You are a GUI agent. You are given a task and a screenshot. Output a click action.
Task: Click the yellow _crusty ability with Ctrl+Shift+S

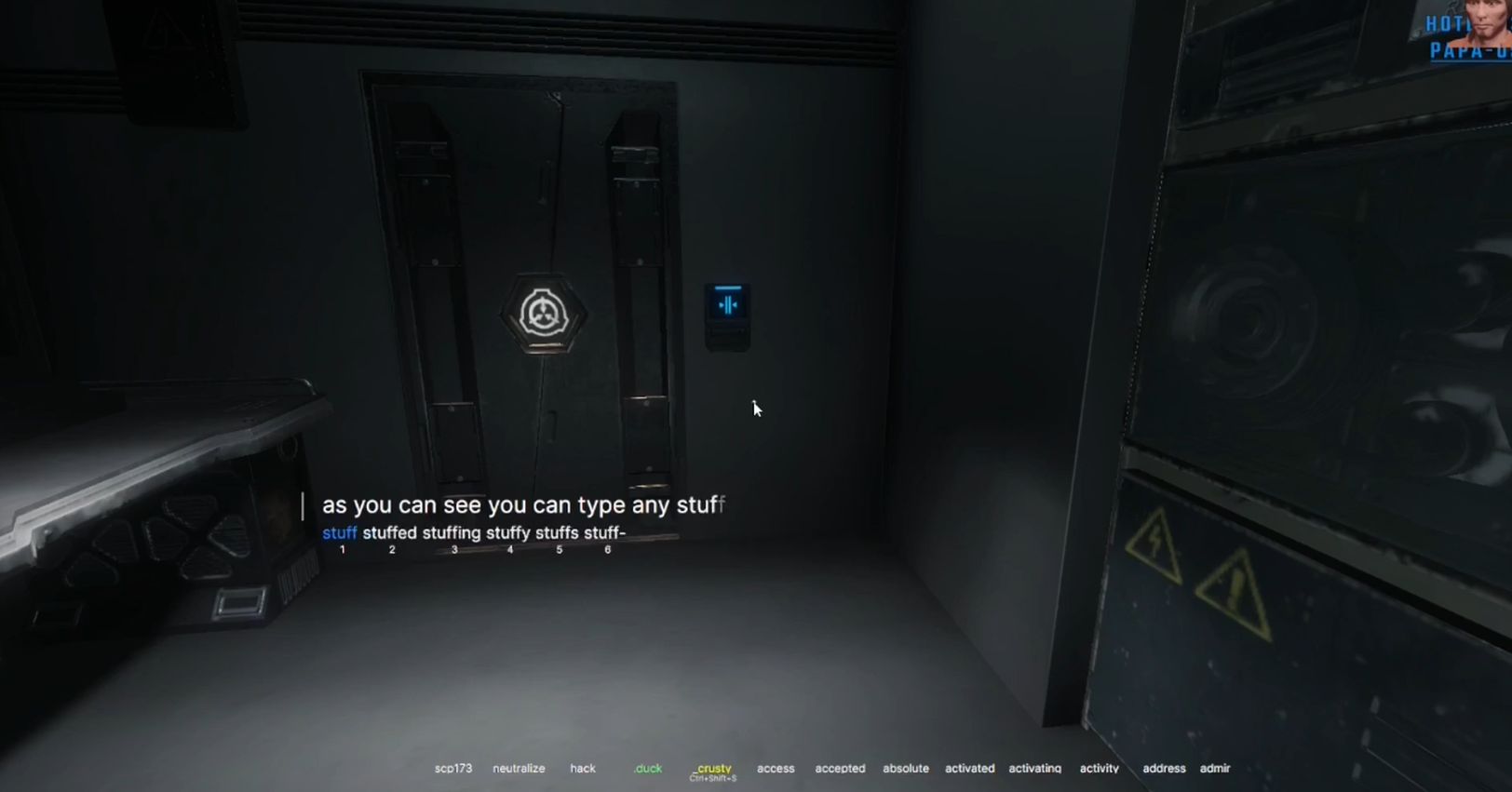click(x=712, y=768)
